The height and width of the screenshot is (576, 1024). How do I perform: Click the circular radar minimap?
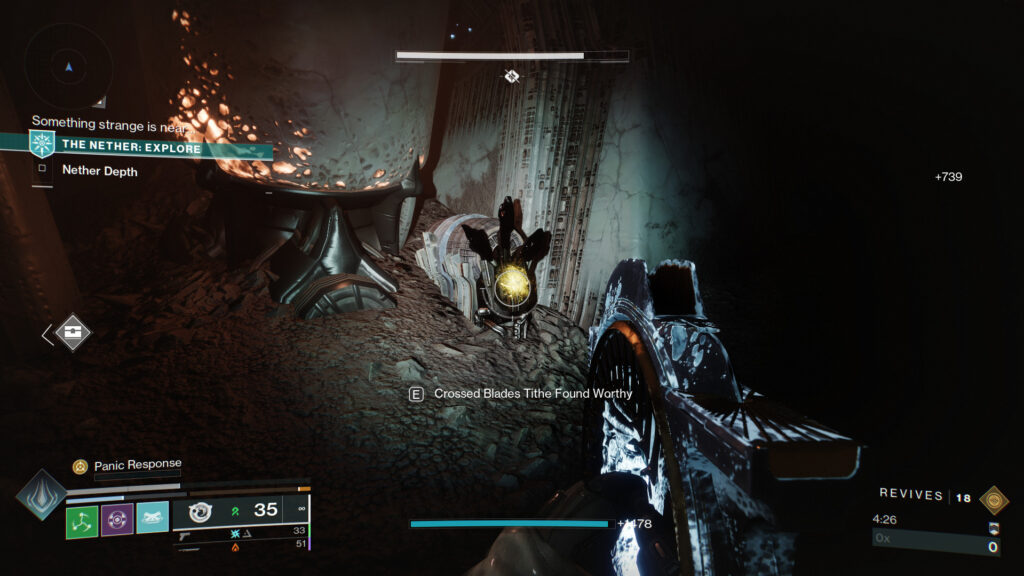pyautogui.click(x=68, y=66)
